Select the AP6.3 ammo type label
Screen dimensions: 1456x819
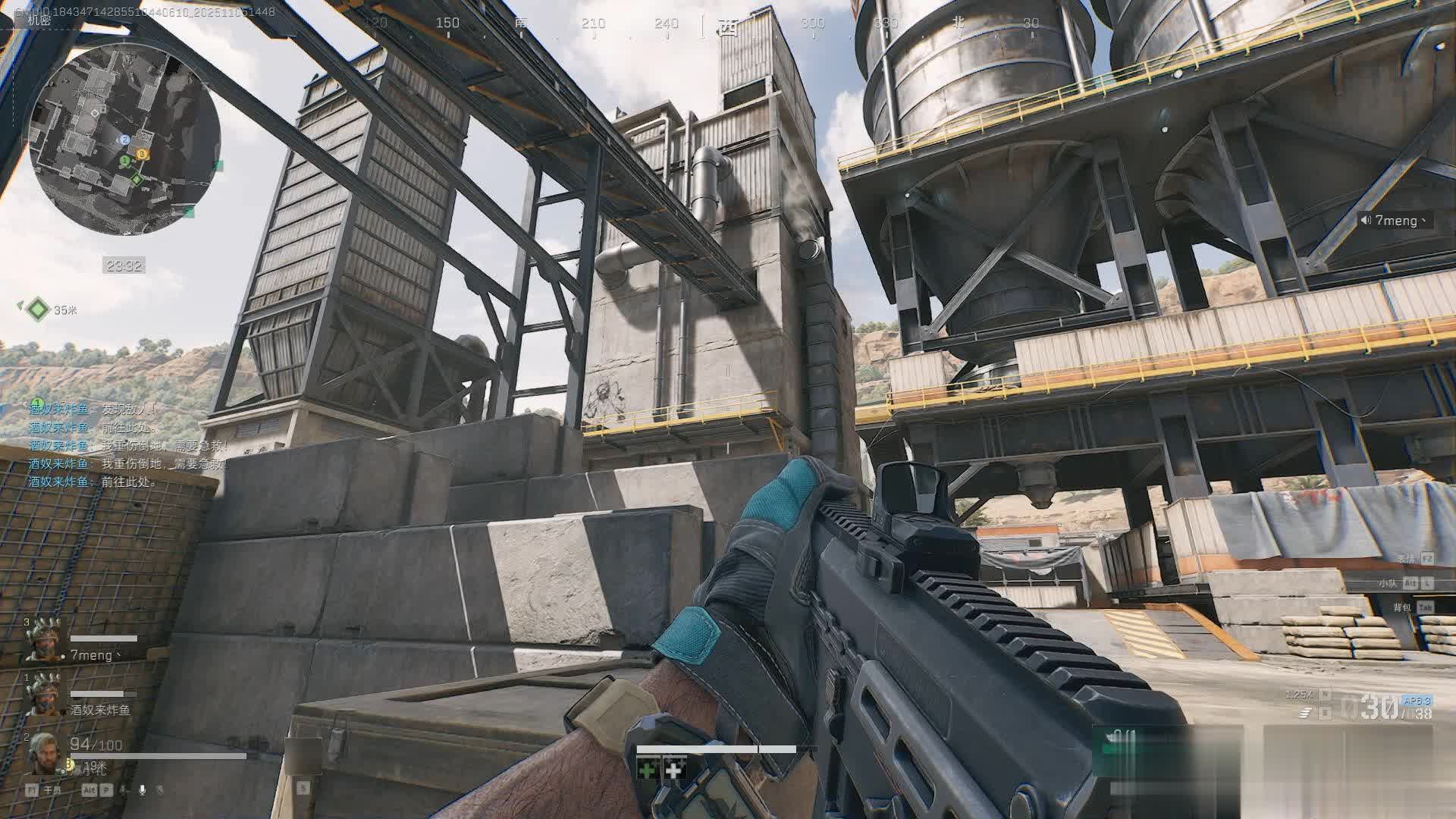pos(1416,701)
